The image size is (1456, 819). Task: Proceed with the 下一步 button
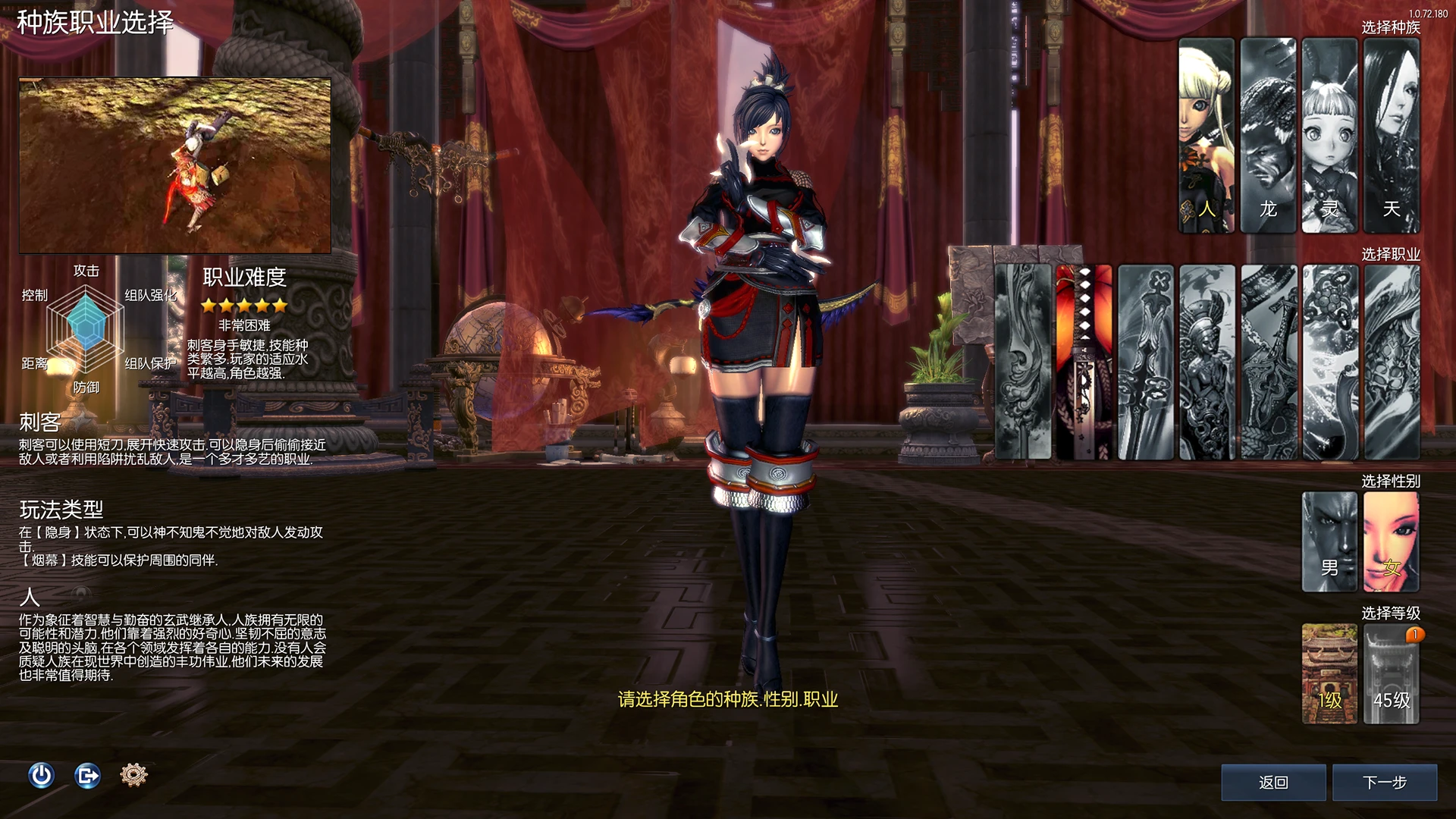pyautogui.click(x=1384, y=782)
